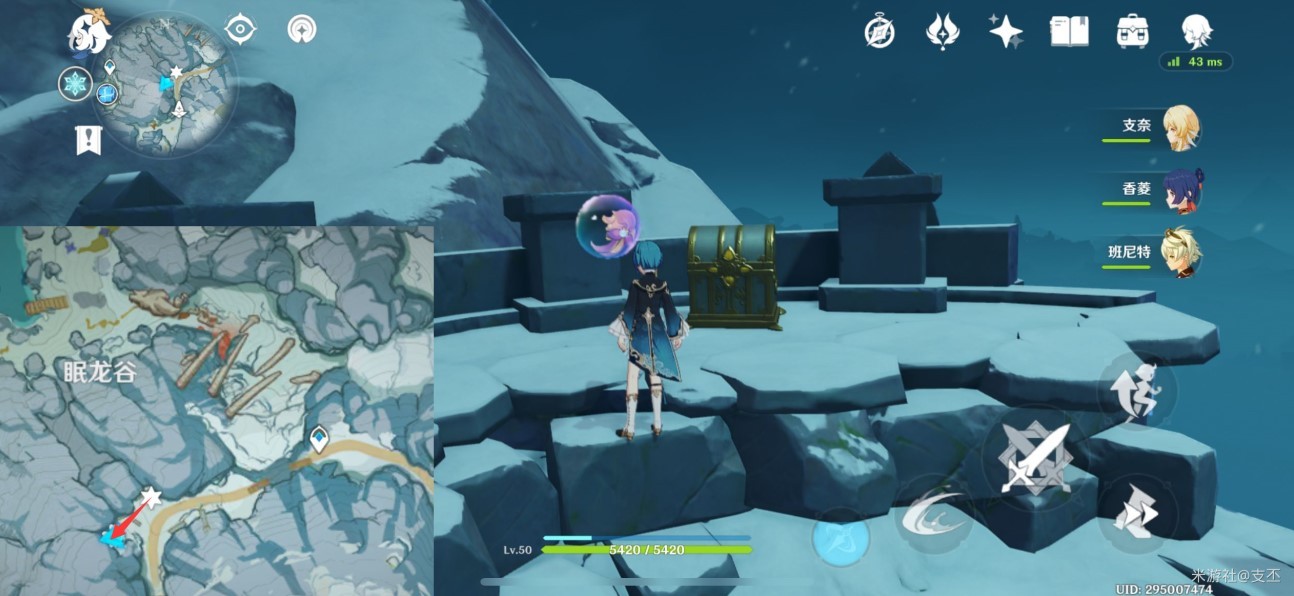Open the Paimon main menu
The image size is (1294, 596).
(x=90, y=33)
